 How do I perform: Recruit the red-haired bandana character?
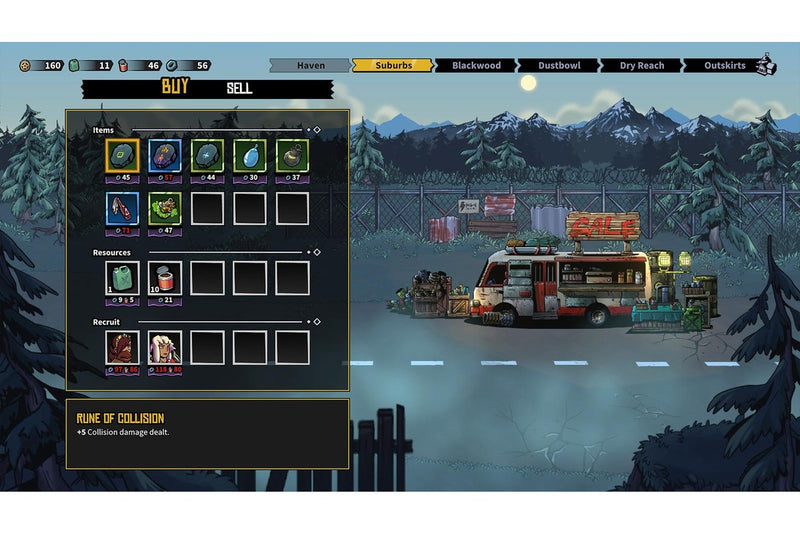tap(123, 347)
